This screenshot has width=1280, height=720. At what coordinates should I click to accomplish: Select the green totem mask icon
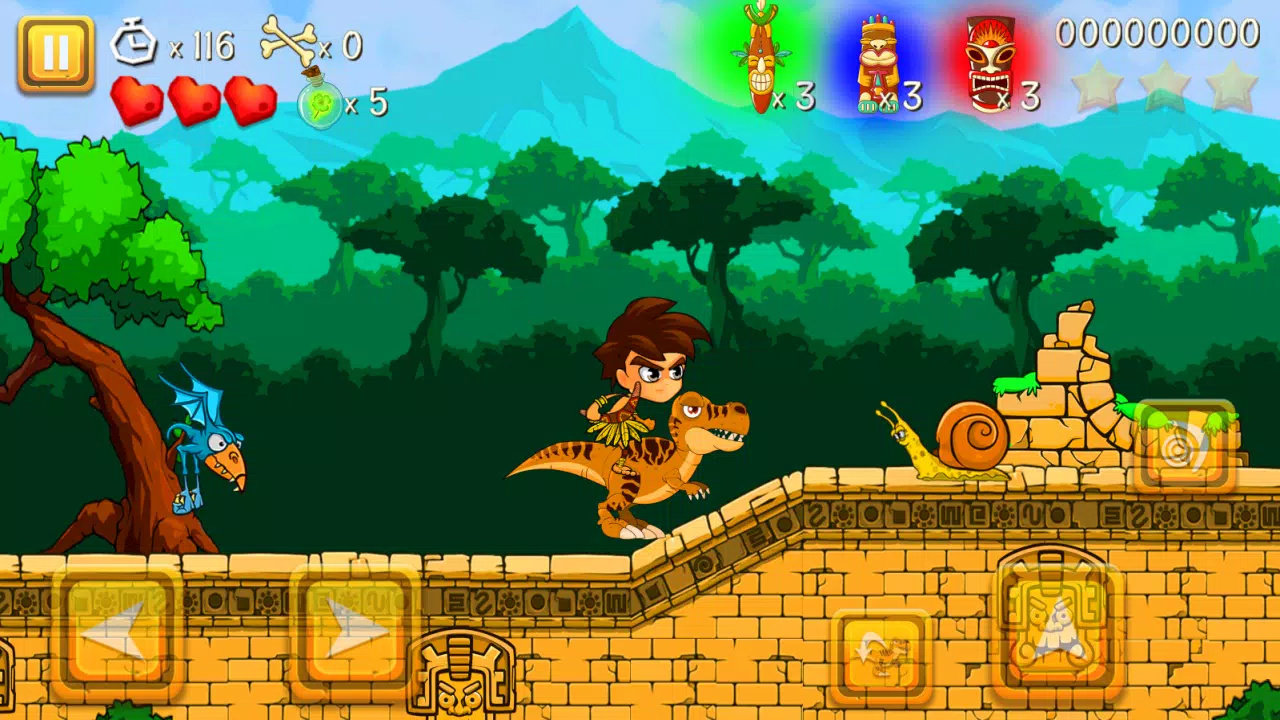click(760, 55)
